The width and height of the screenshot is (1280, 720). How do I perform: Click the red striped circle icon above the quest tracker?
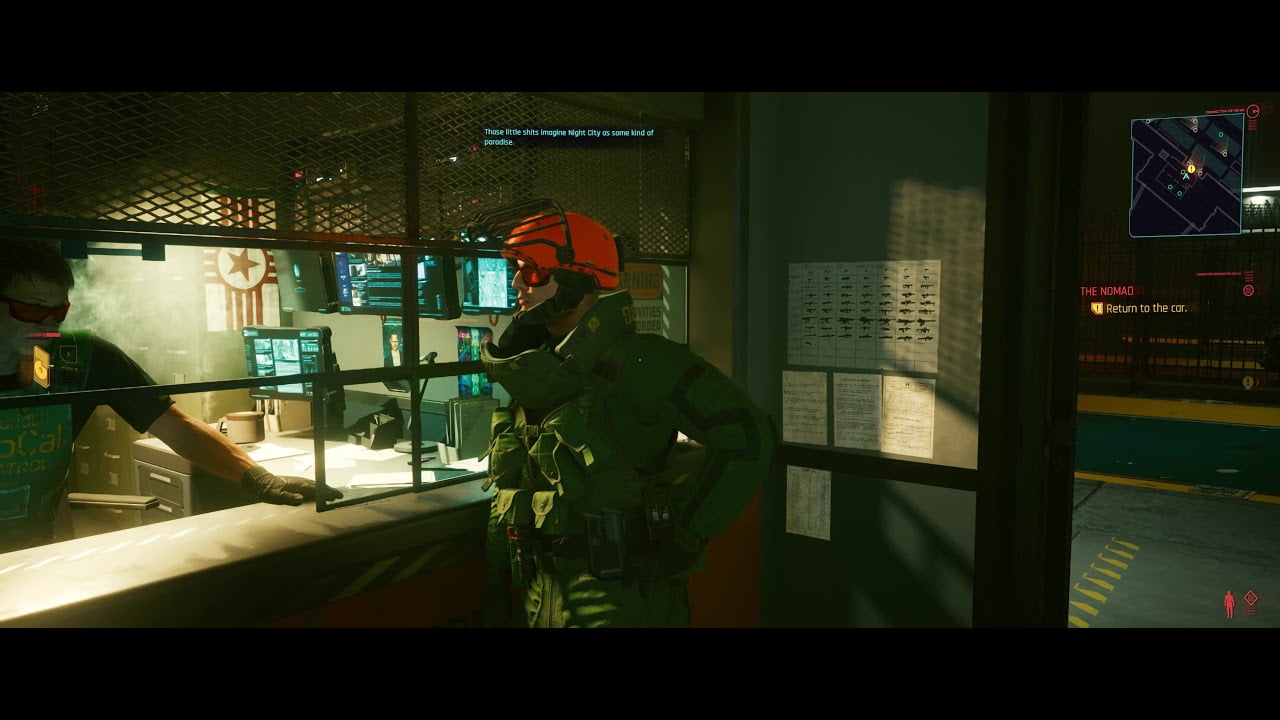click(1248, 290)
